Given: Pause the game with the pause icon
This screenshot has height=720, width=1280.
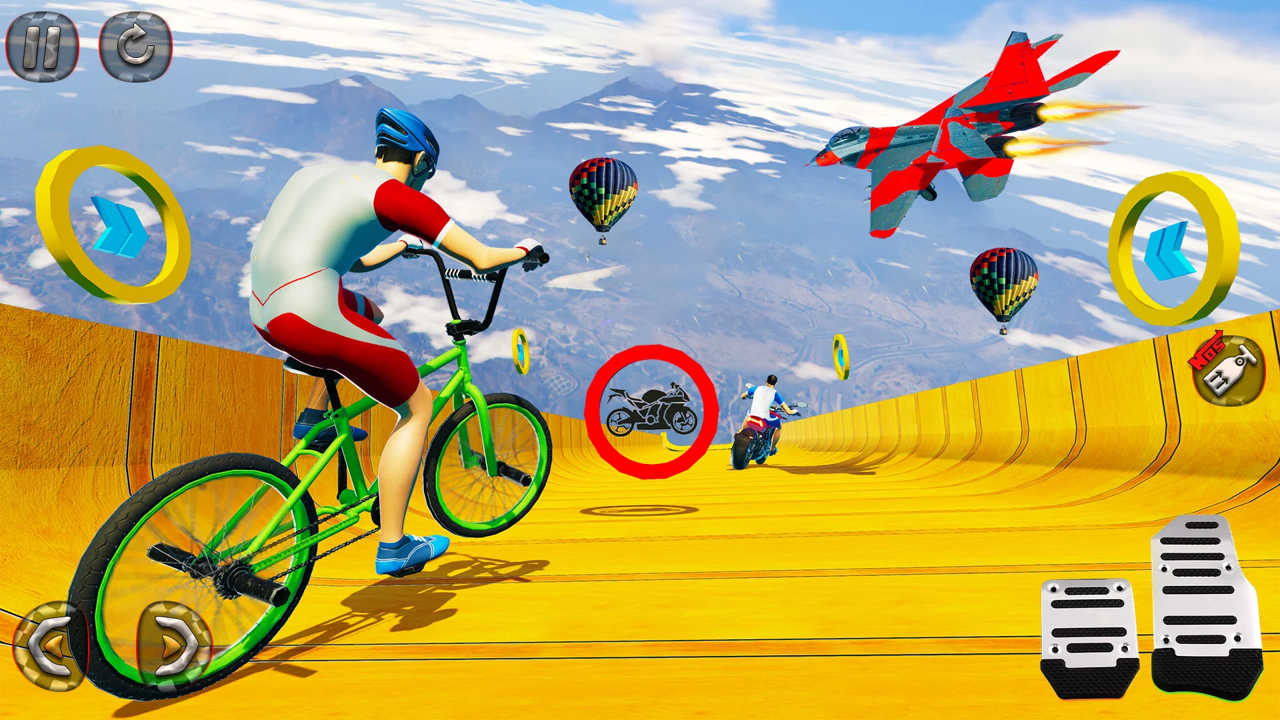Looking at the screenshot, I should (x=44, y=47).
